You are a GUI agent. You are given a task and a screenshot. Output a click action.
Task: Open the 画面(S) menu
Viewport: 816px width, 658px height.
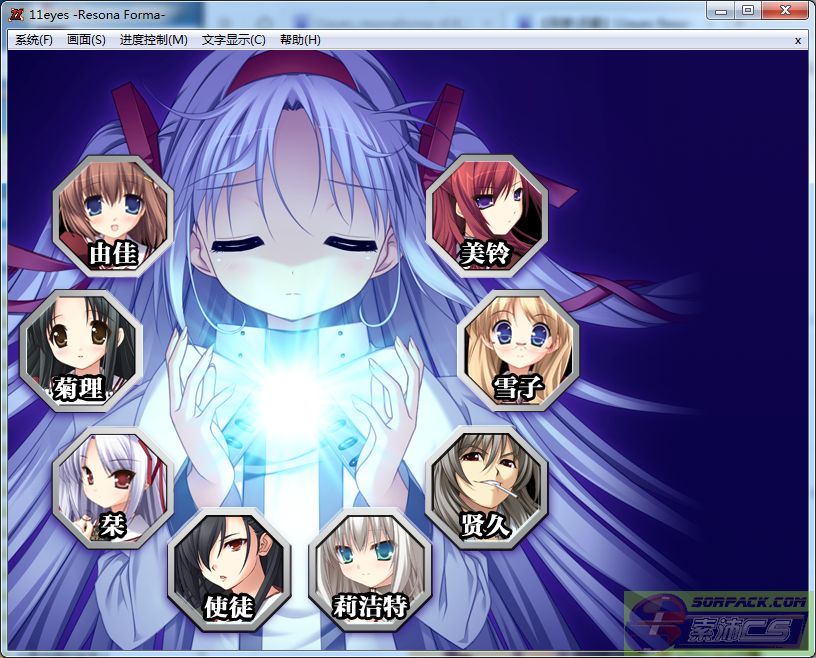tap(86, 40)
